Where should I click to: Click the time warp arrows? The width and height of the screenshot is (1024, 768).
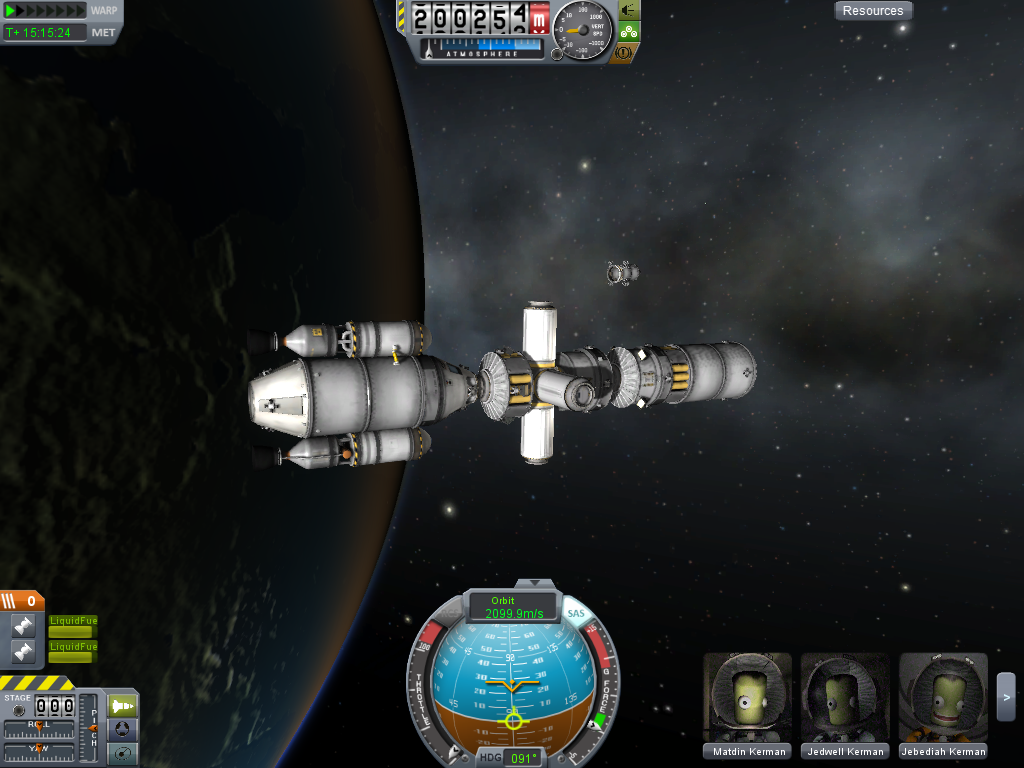(x=46, y=11)
